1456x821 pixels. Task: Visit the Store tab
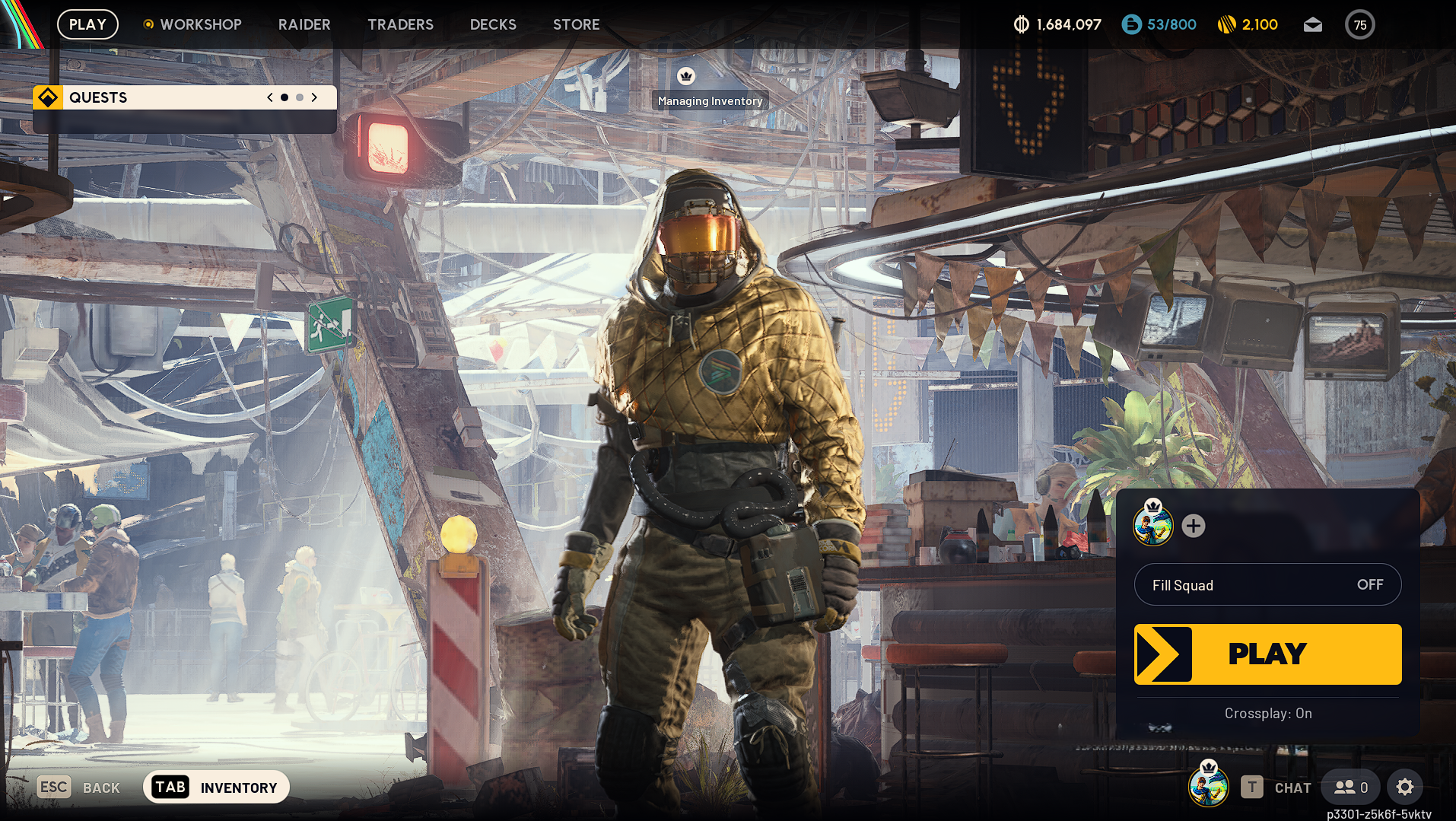tap(576, 24)
